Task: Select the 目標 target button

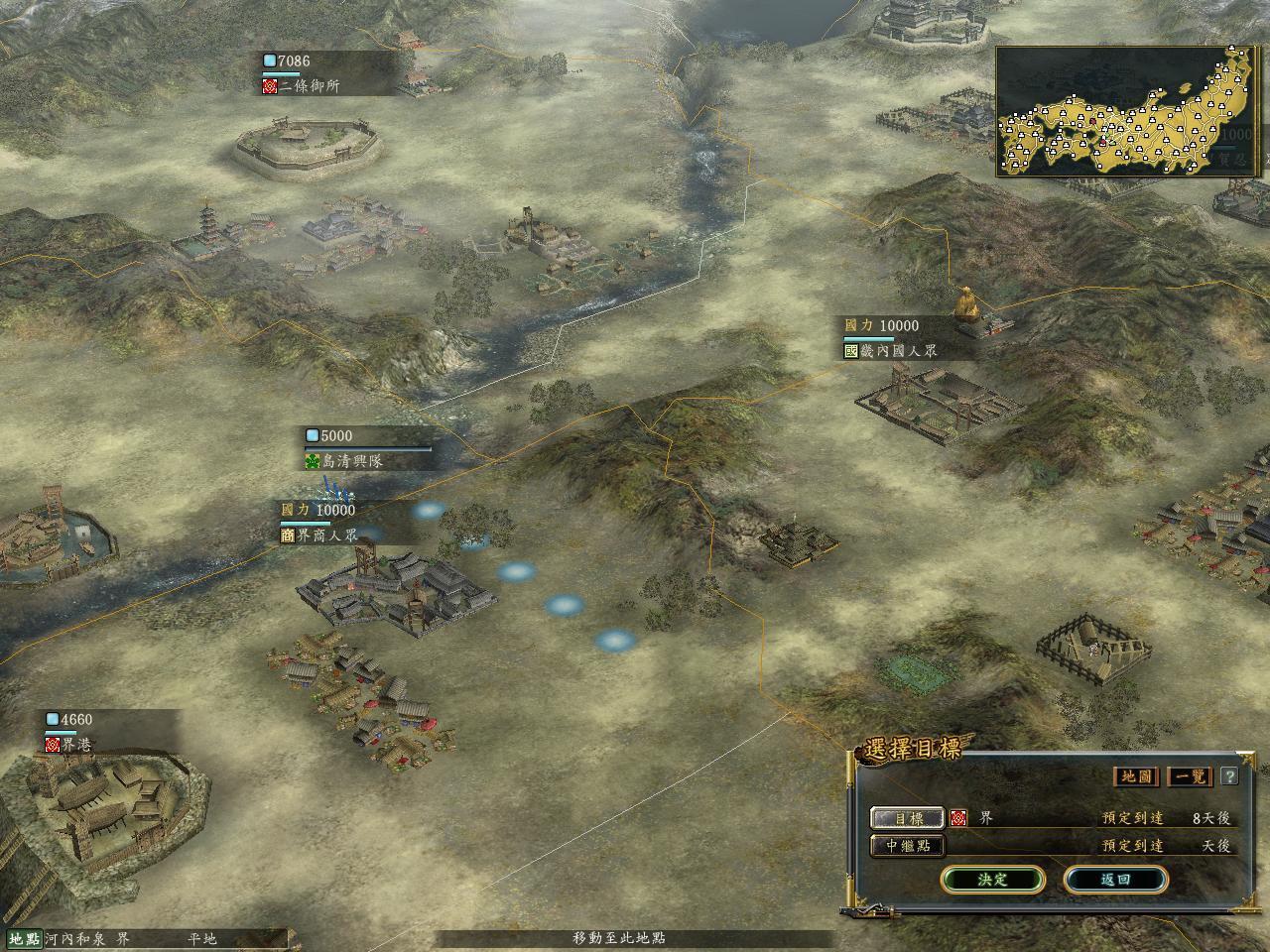Action: [908, 818]
